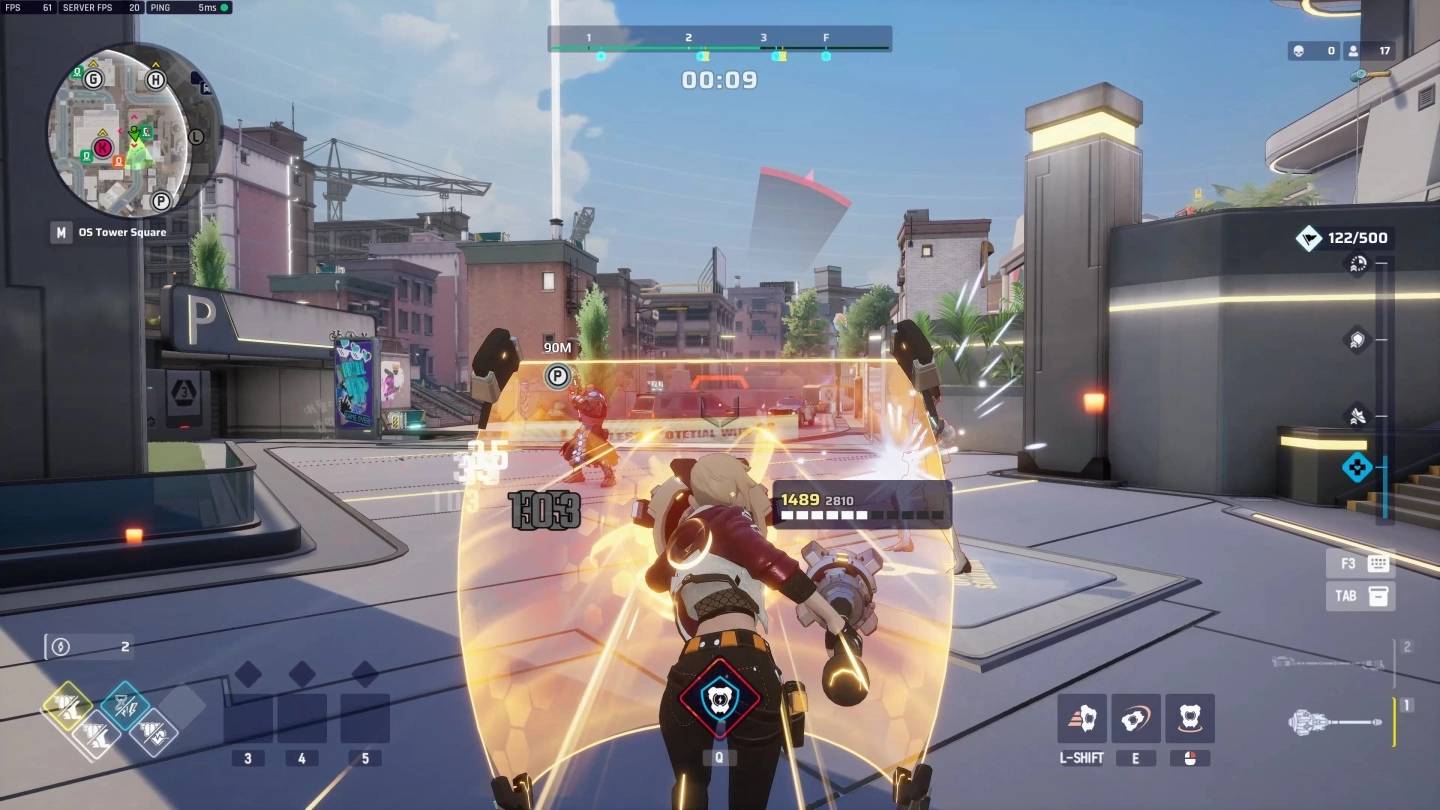Click the P waypoint marker showing 90M
The width and height of the screenshot is (1440, 810).
click(557, 377)
